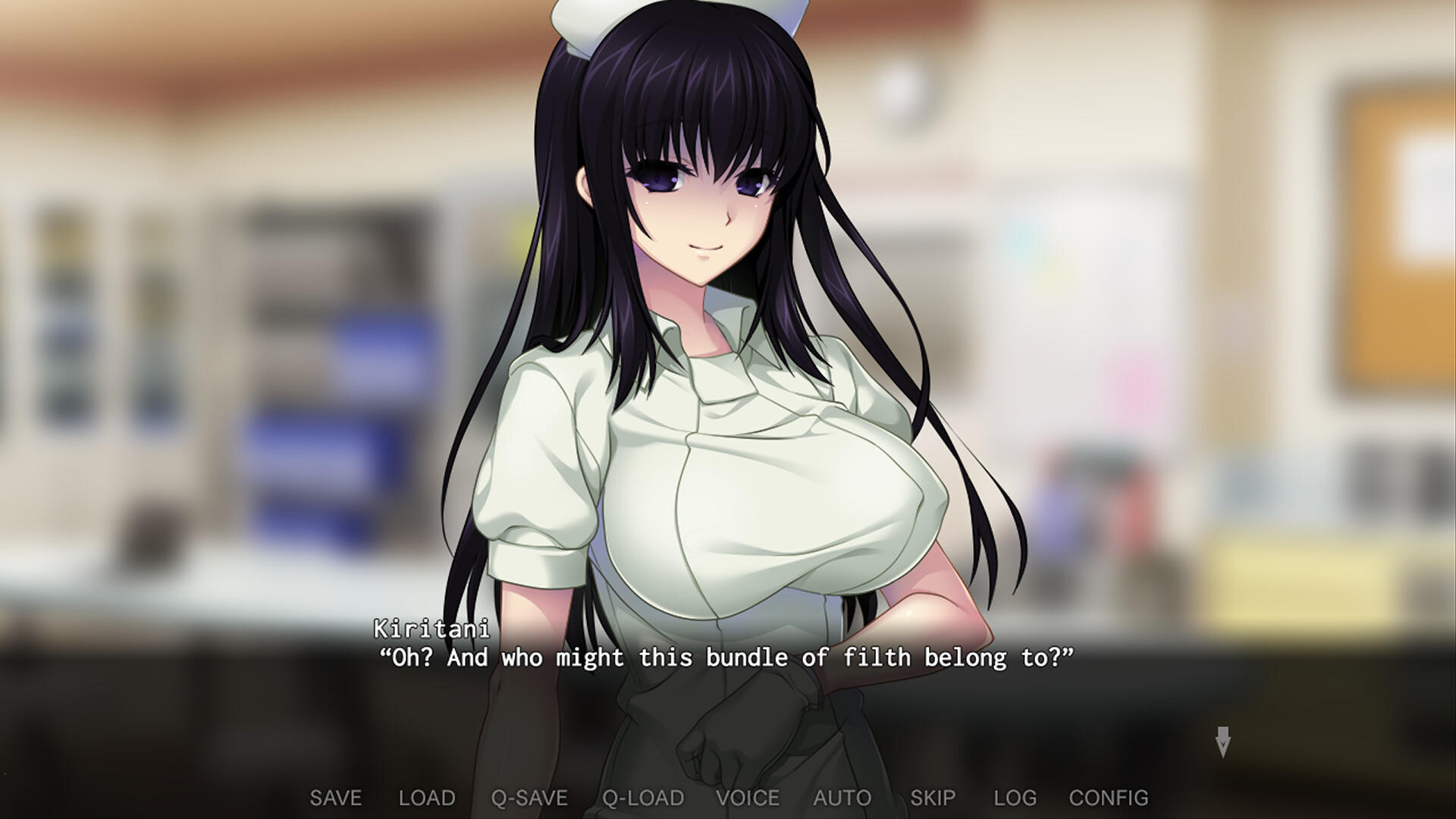The width and height of the screenshot is (1456, 819).
Task: Open CONFIG to adjust game options
Action: pyautogui.click(x=1109, y=798)
